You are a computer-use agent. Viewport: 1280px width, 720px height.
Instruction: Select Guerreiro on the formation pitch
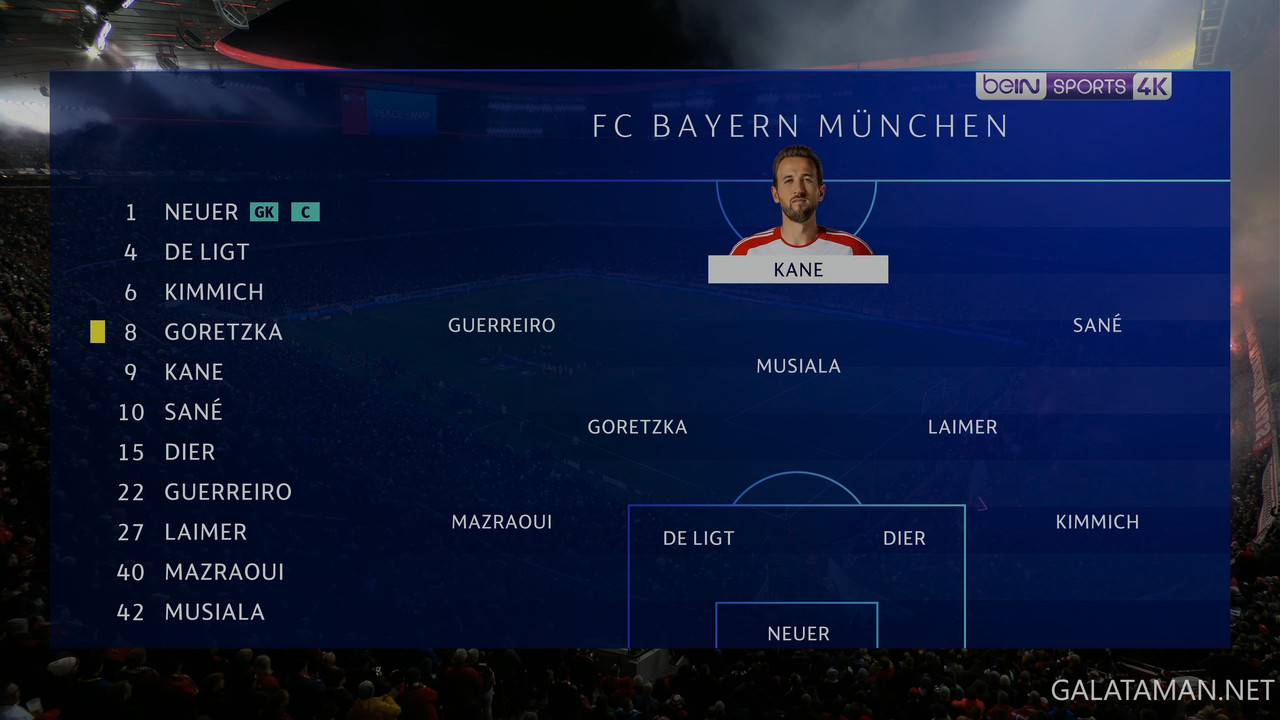click(501, 325)
